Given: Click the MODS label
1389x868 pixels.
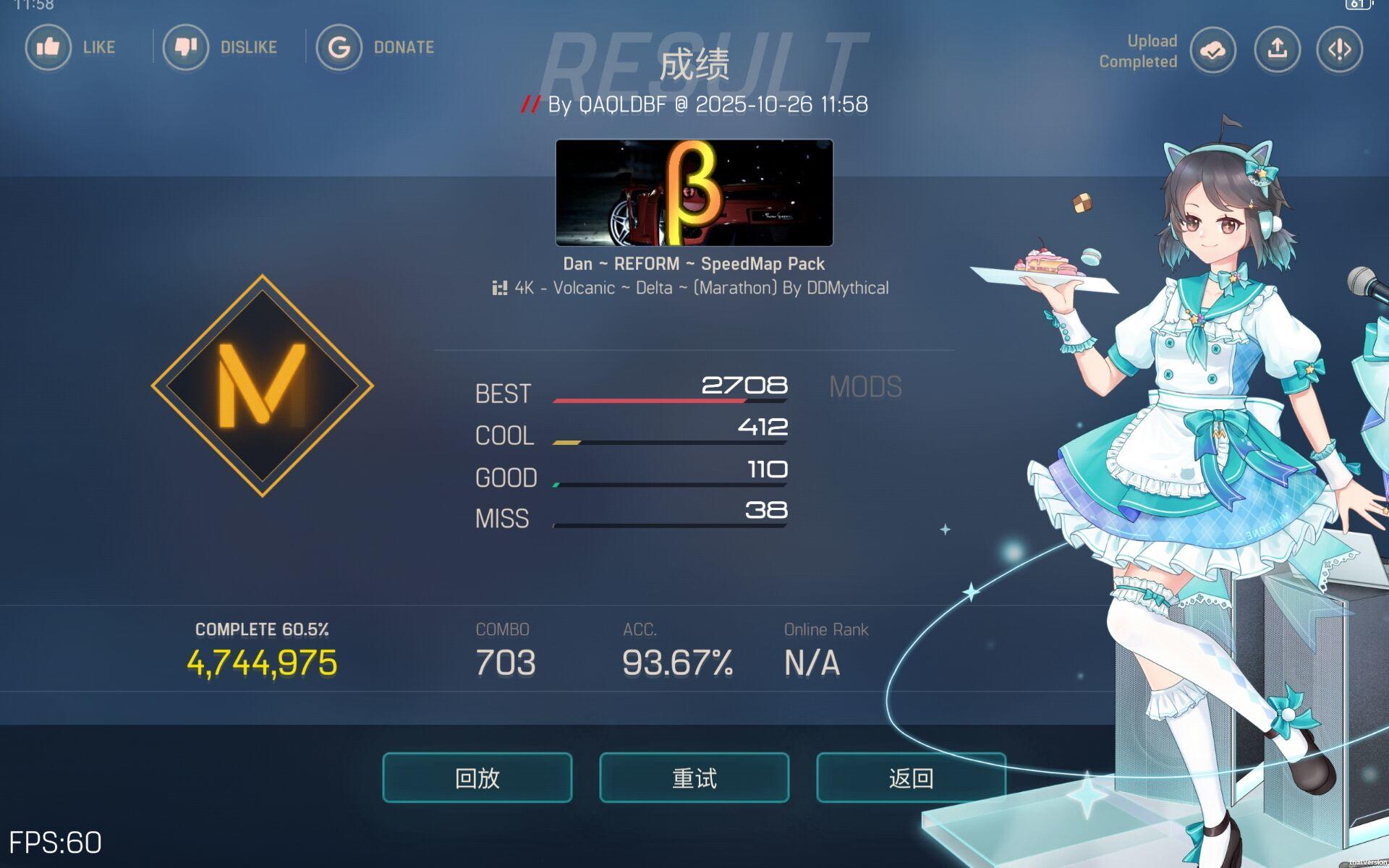Looking at the screenshot, I should pyautogui.click(x=865, y=387).
